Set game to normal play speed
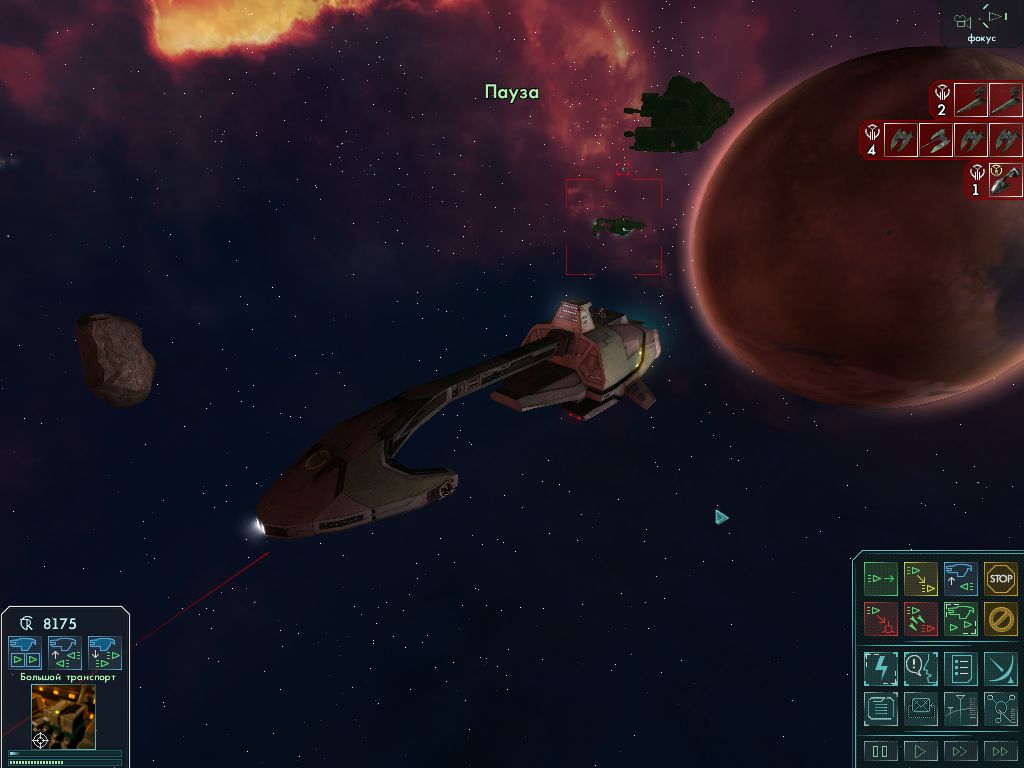1024x768 pixels. 920,751
